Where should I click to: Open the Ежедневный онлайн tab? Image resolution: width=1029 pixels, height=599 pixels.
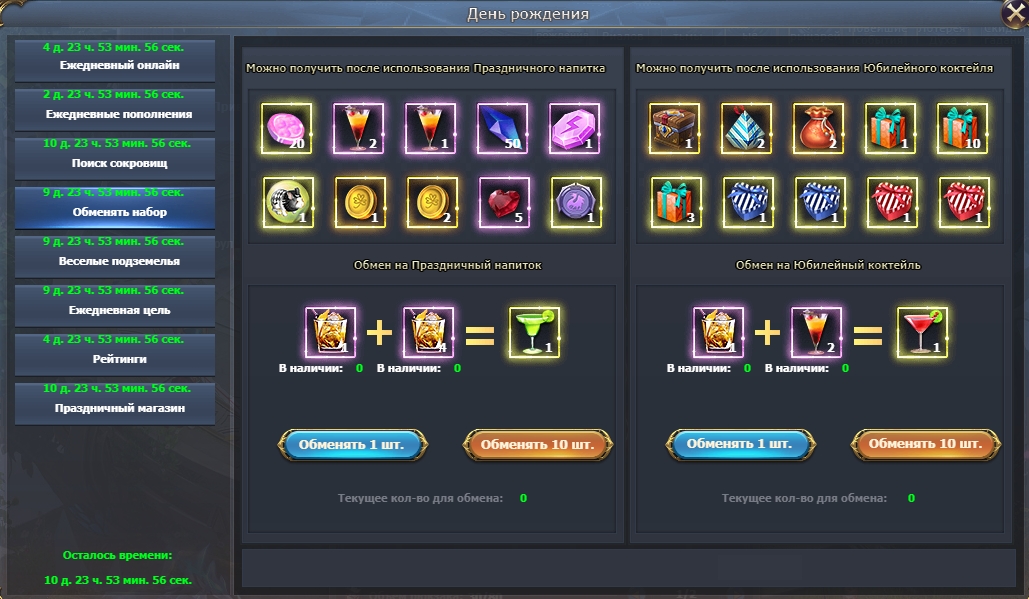113,60
